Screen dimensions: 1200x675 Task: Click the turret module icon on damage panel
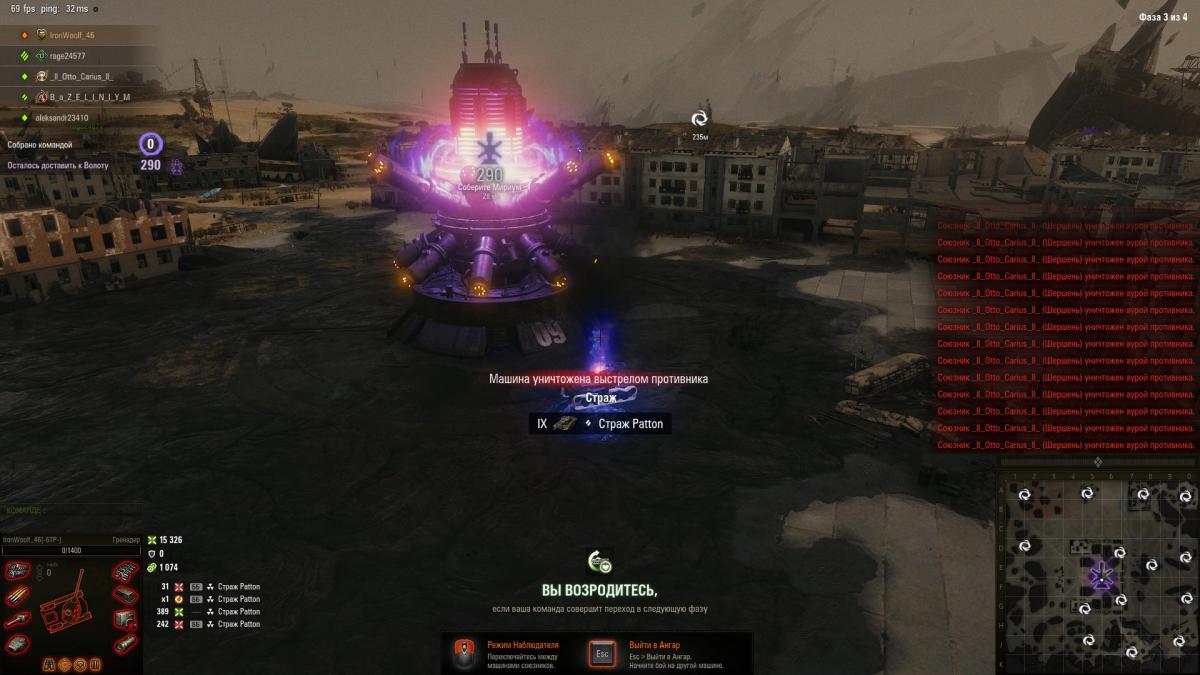17,645
